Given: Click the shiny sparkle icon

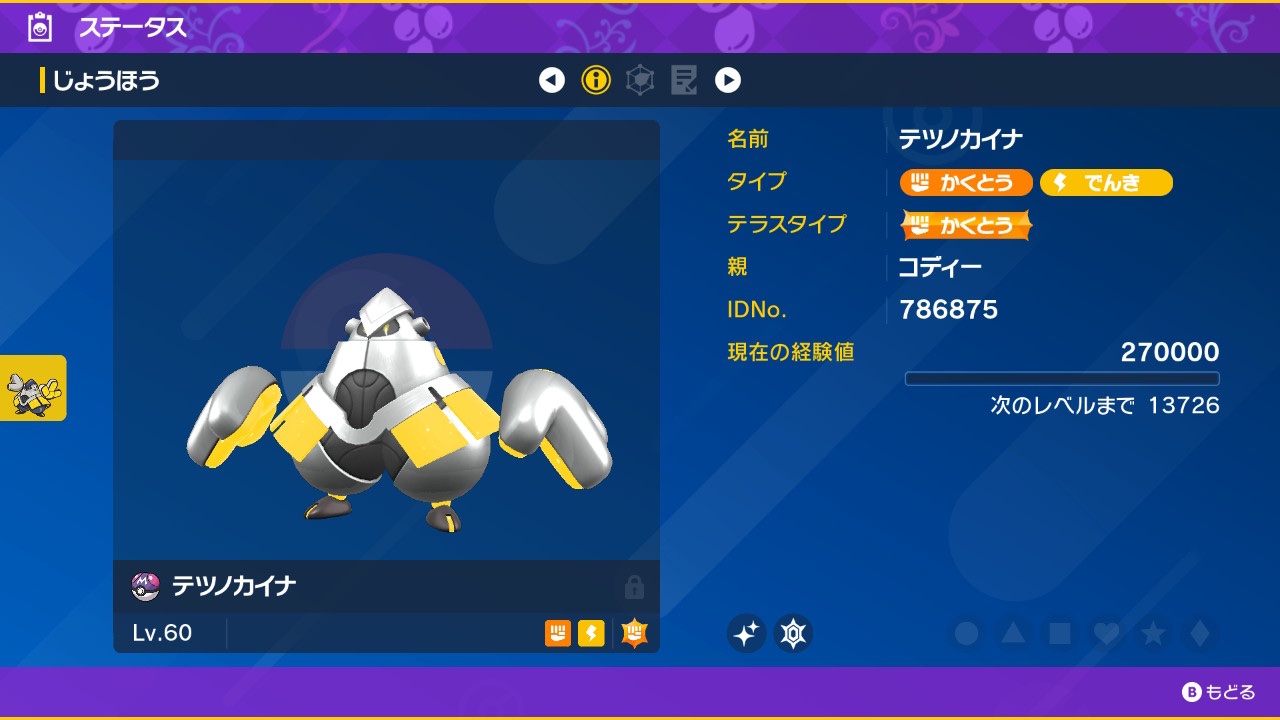Looking at the screenshot, I should pyautogui.click(x=746, y=632).
